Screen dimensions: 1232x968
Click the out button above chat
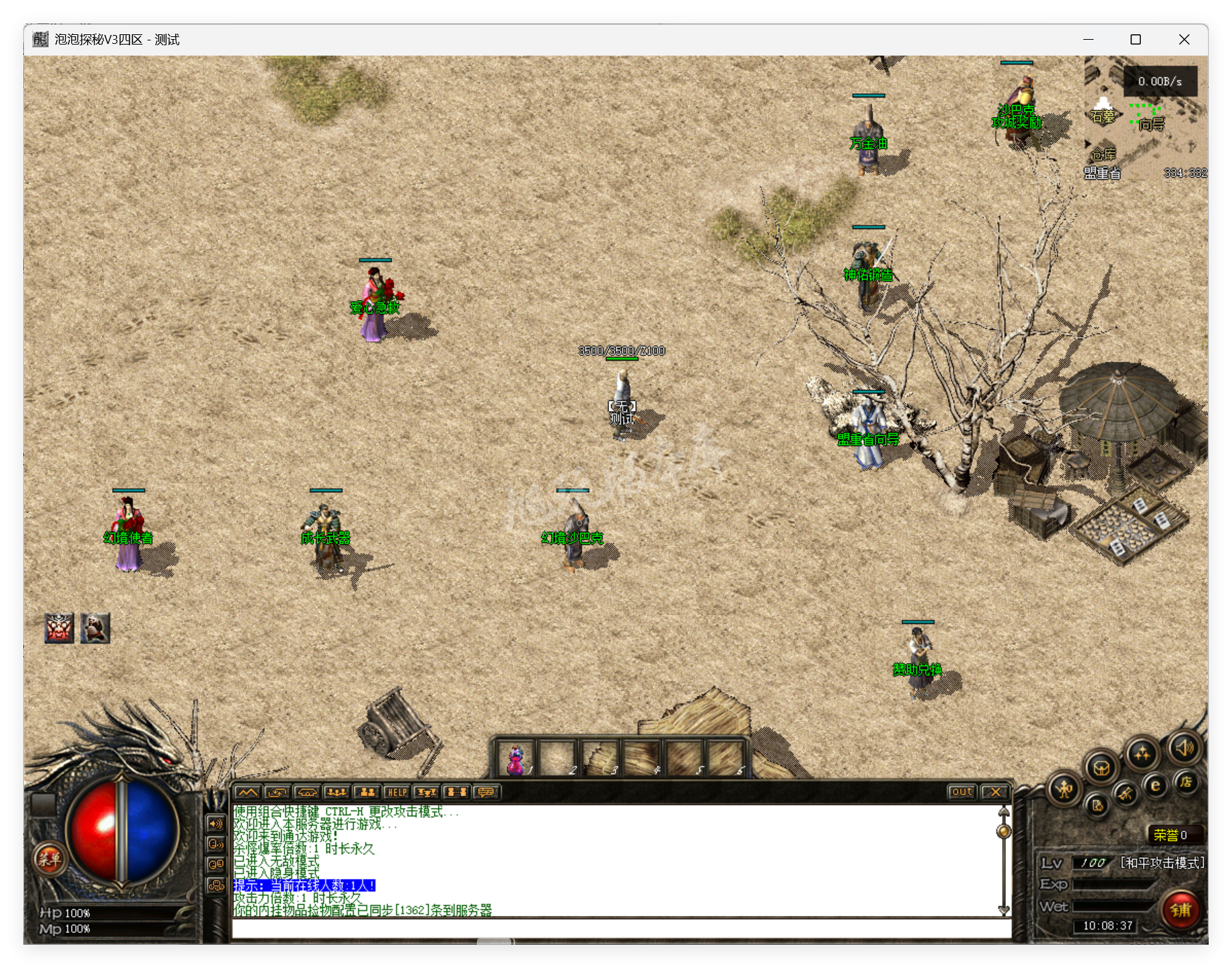[962, 792]
